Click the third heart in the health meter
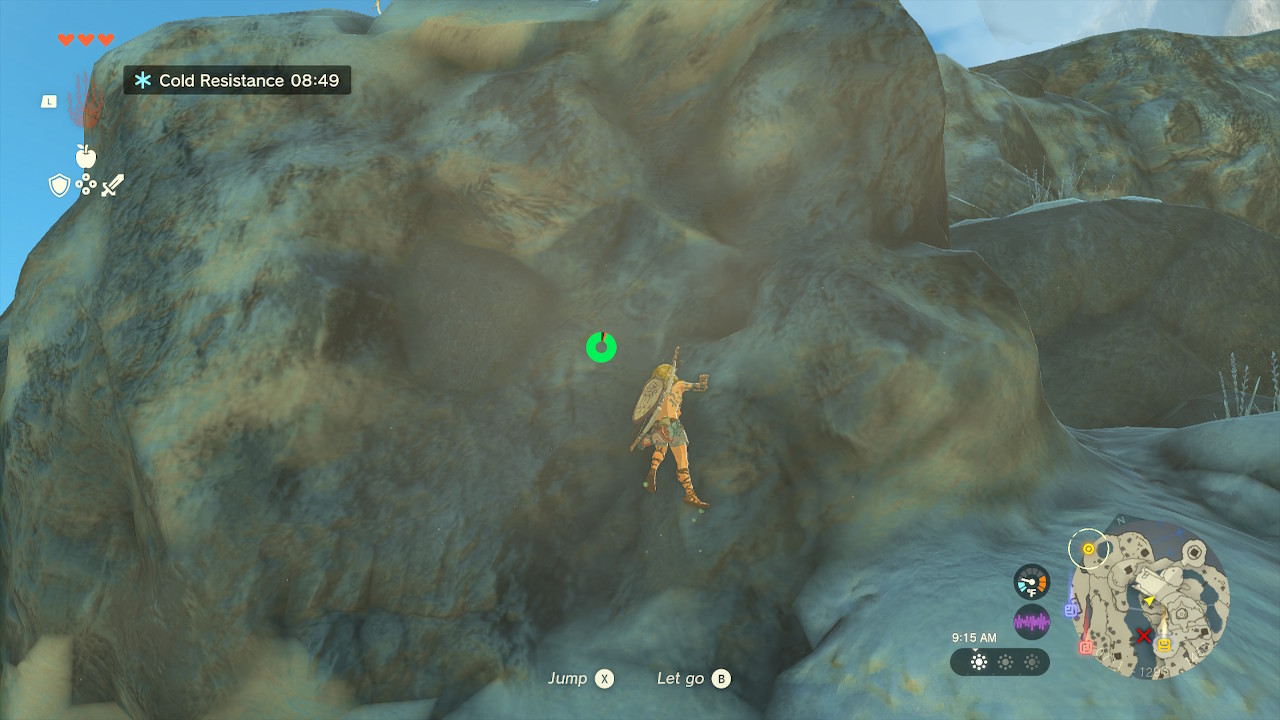This screenshot has height=720, width=1280. coord(105,39)
